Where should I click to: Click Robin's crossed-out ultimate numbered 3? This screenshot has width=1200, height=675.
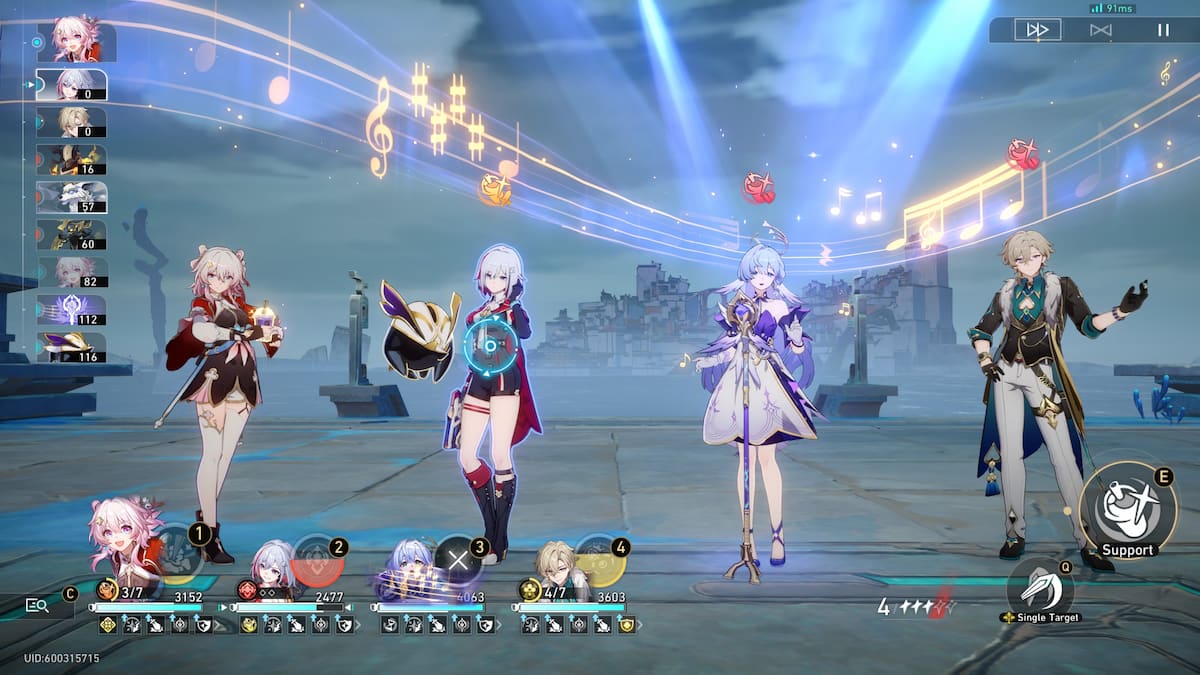459,560
